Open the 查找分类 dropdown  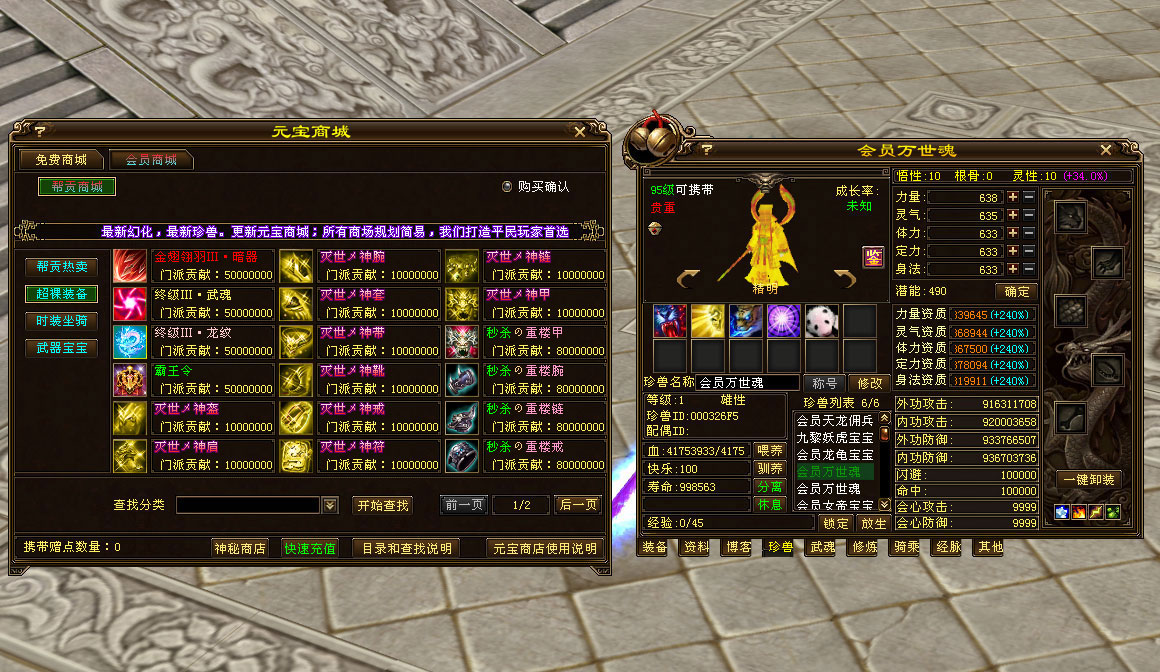pos(330,505)
